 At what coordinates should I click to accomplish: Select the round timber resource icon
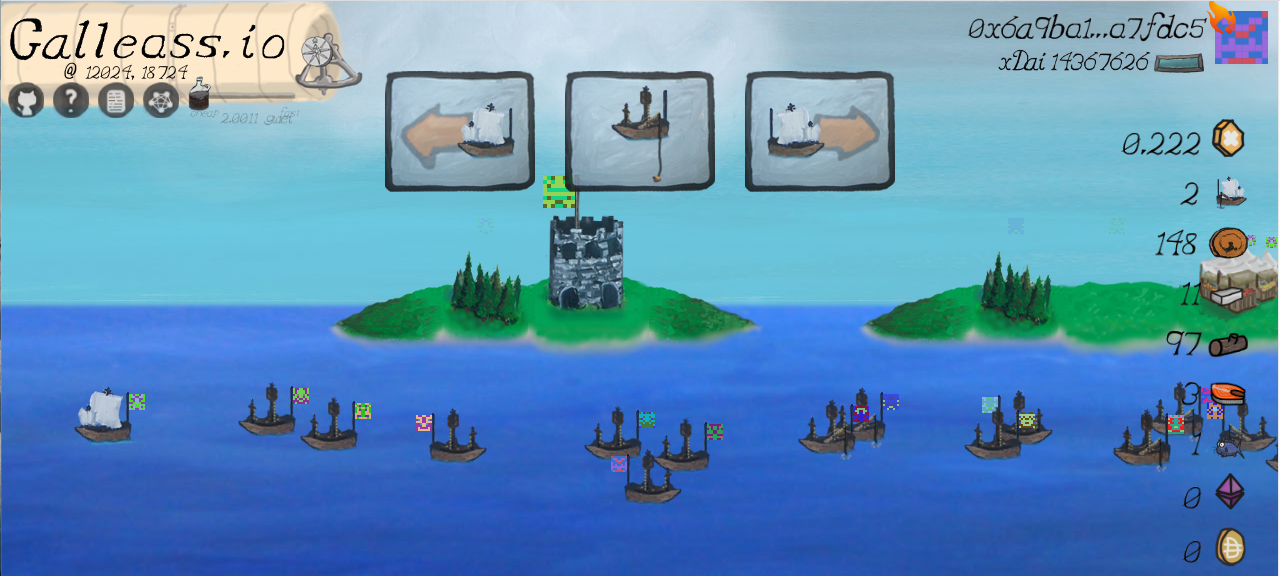tap(1227, 243)
